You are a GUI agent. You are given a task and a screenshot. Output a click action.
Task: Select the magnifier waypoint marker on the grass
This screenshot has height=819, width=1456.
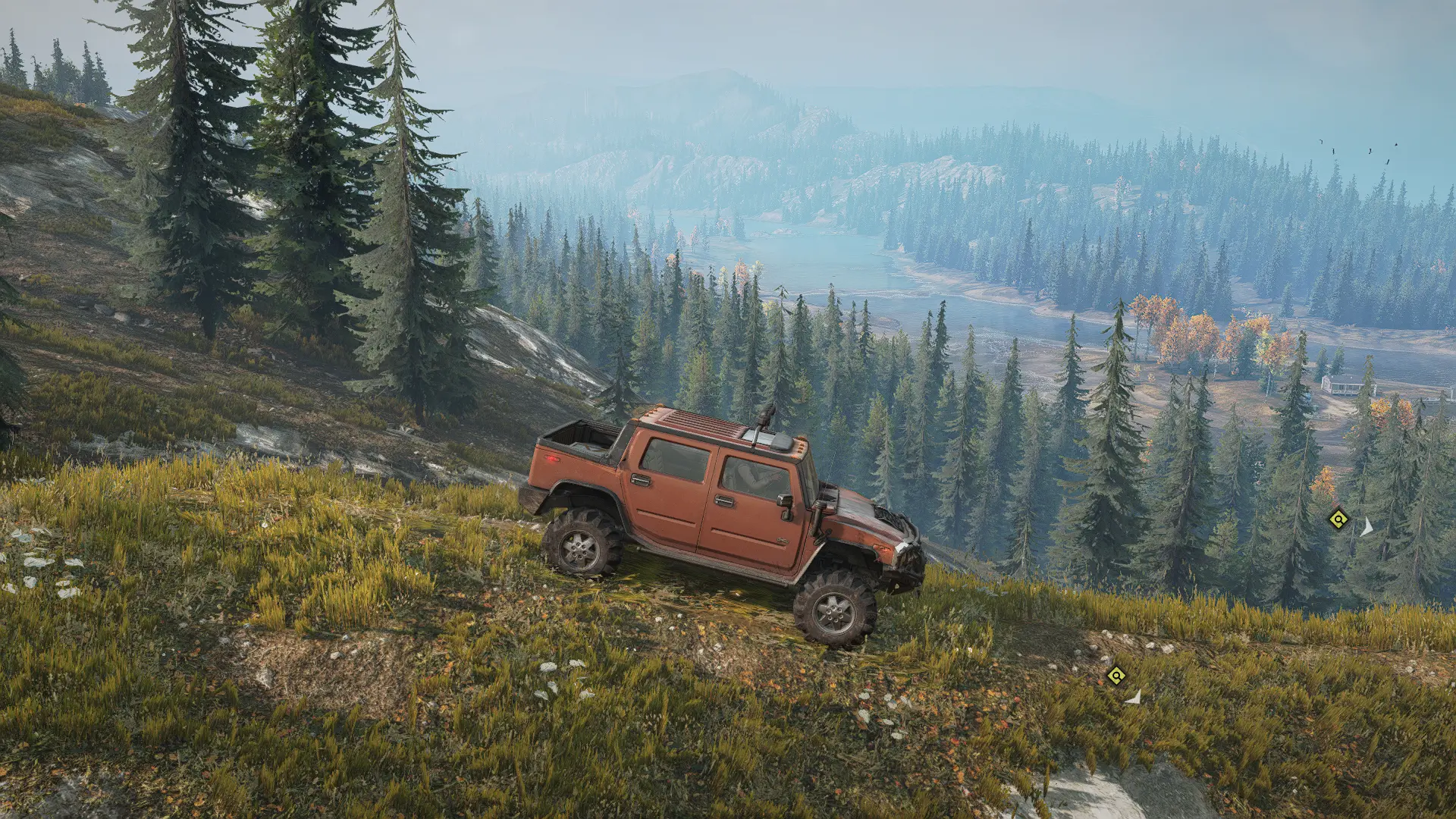tap(1116, 675)
